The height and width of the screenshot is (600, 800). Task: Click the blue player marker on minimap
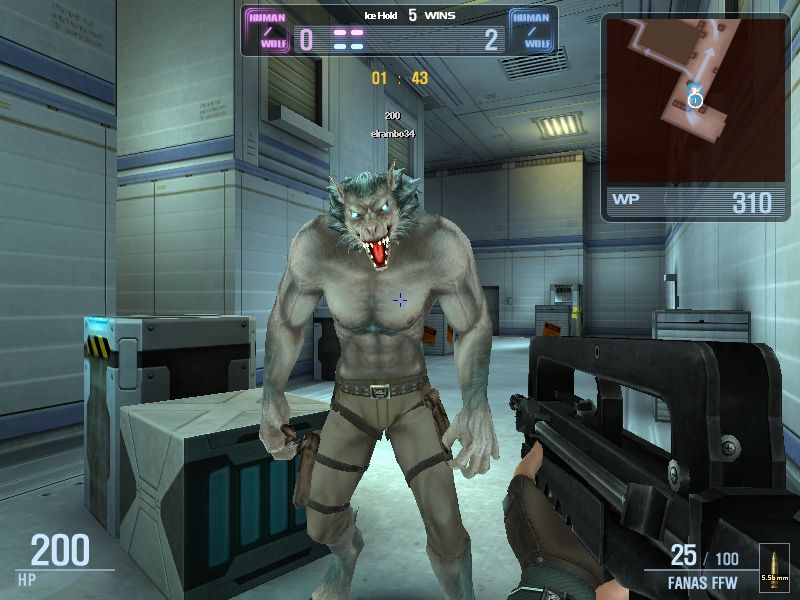(694, 97)
